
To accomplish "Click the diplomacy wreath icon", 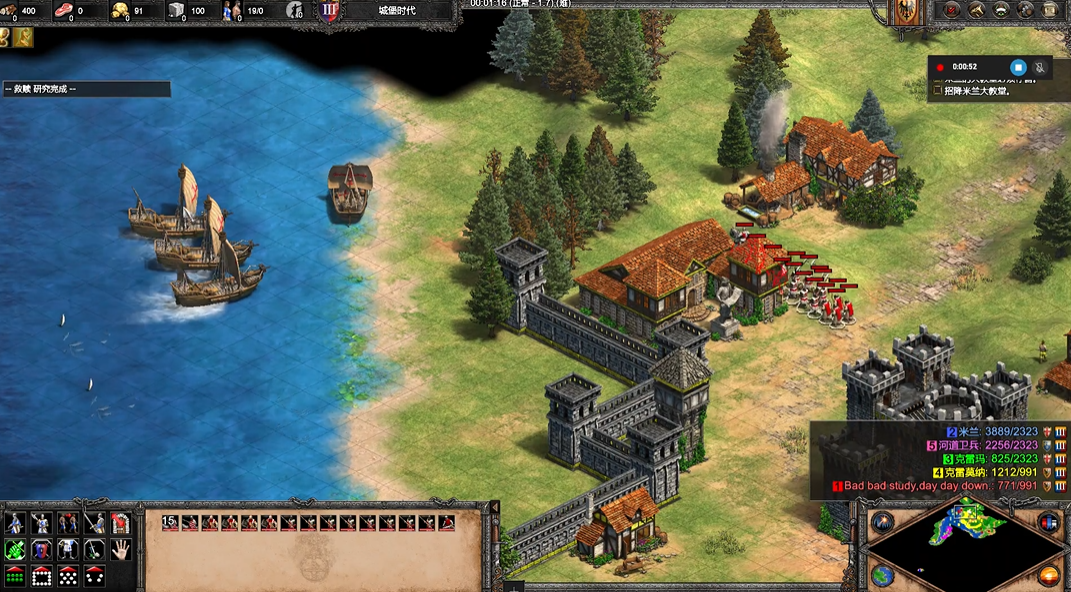I will [1000, 10].
